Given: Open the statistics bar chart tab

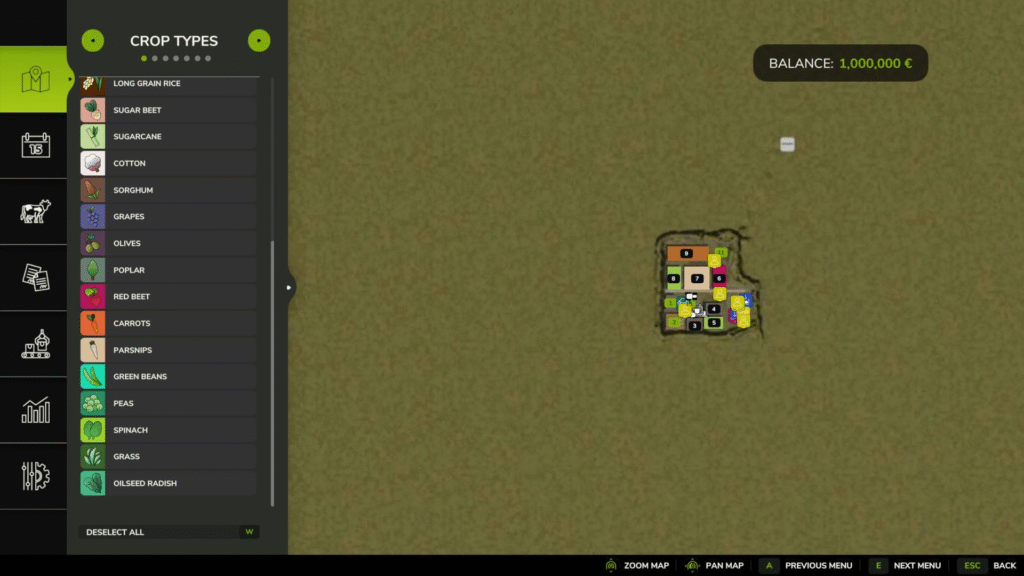Looking at the screenshot, I should click(x=35, y=410).
